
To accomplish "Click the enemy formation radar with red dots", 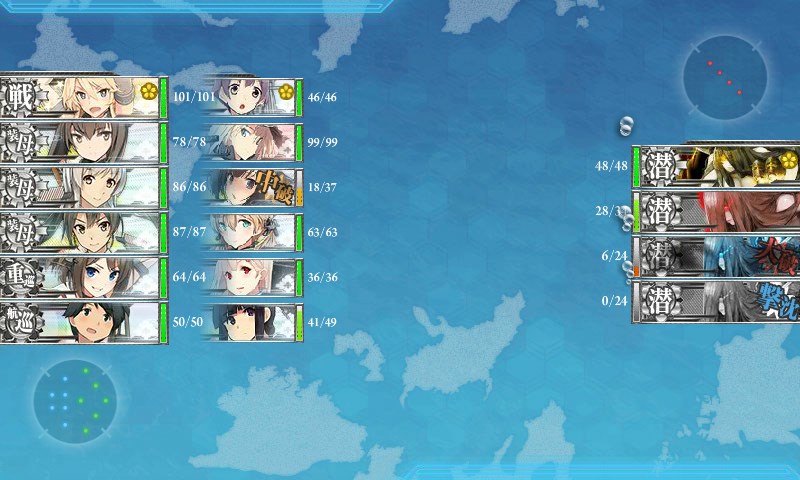I will (725, 78).
